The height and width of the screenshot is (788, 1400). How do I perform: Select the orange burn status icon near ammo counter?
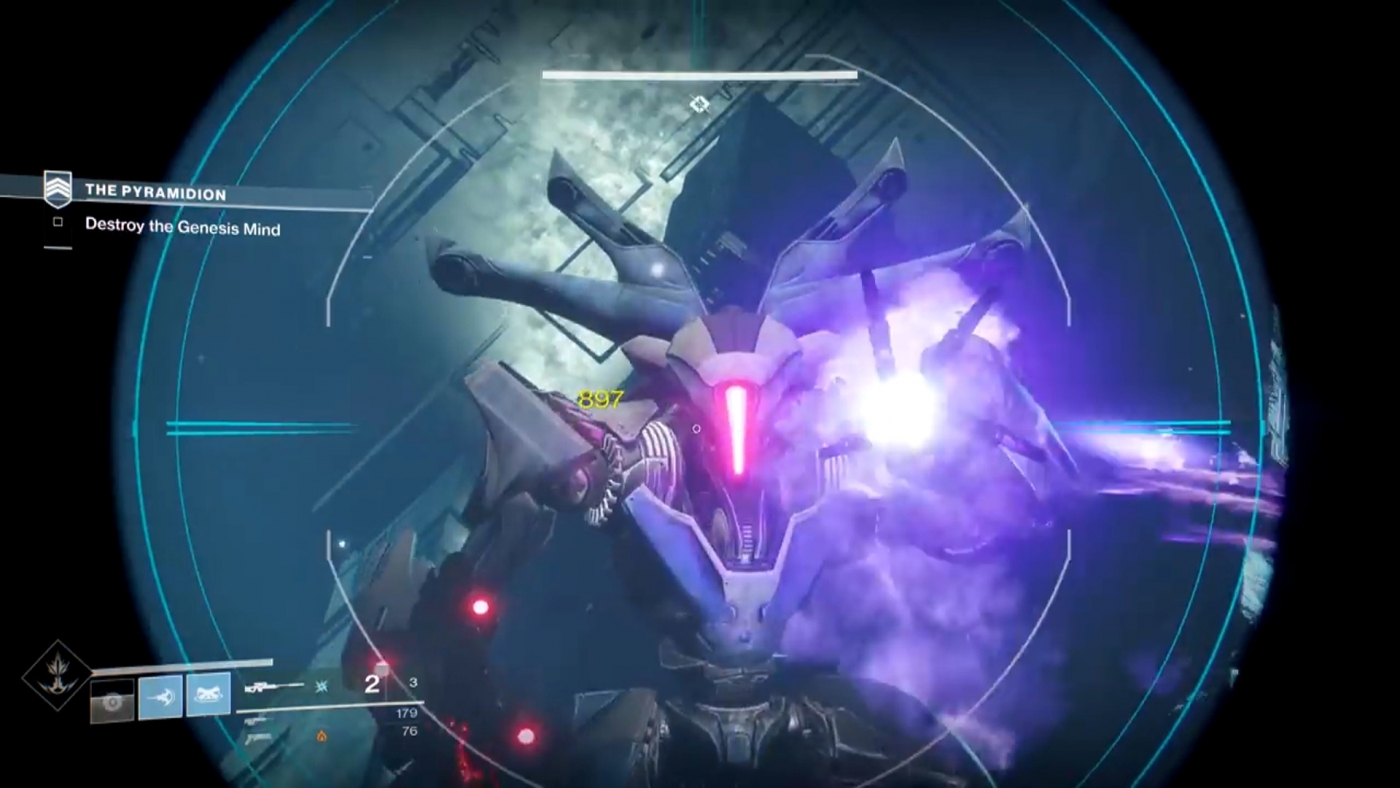click(321, 735)
